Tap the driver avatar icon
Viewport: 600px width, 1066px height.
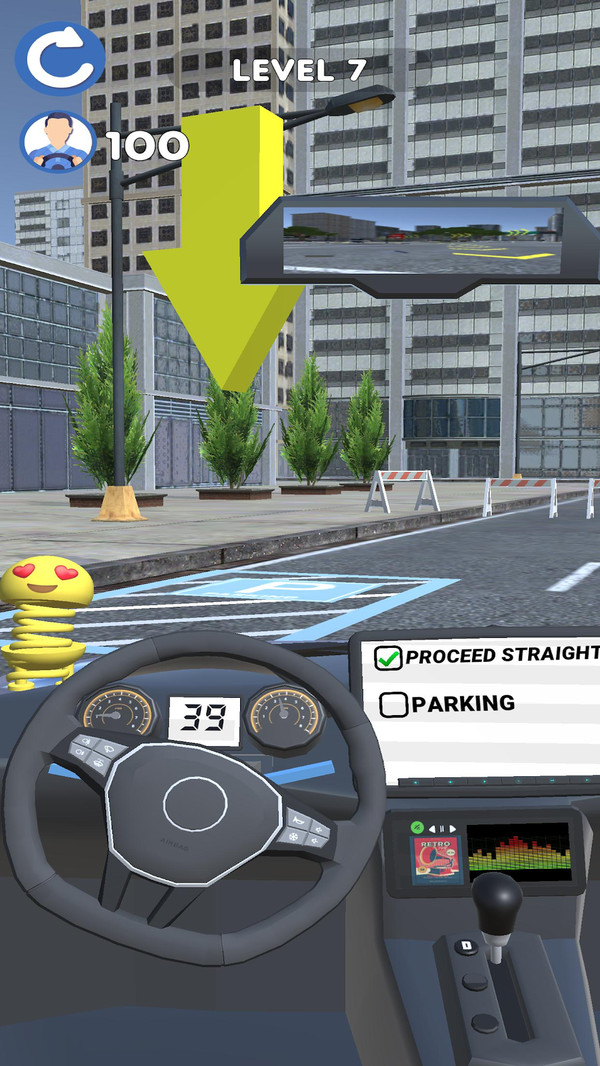pyautogui.click(x=56, y=142)
